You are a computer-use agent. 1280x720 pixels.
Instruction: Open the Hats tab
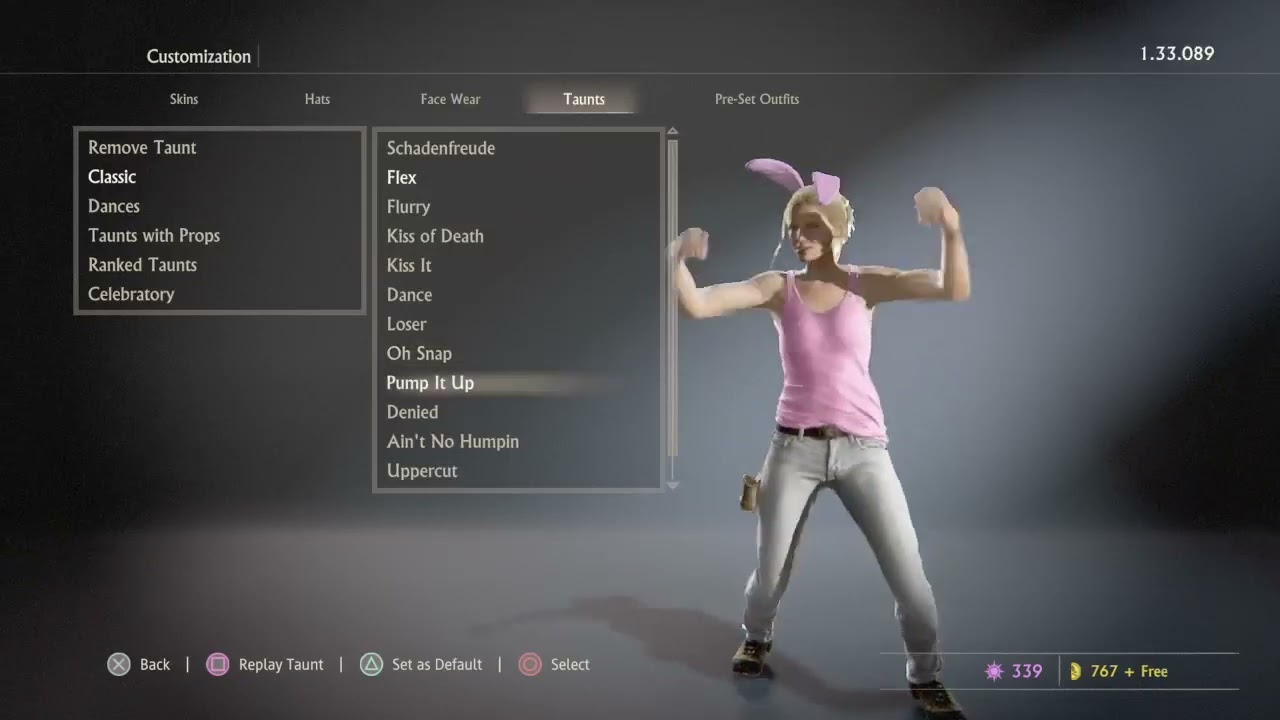pyautogui.click(x=317, y=99)
